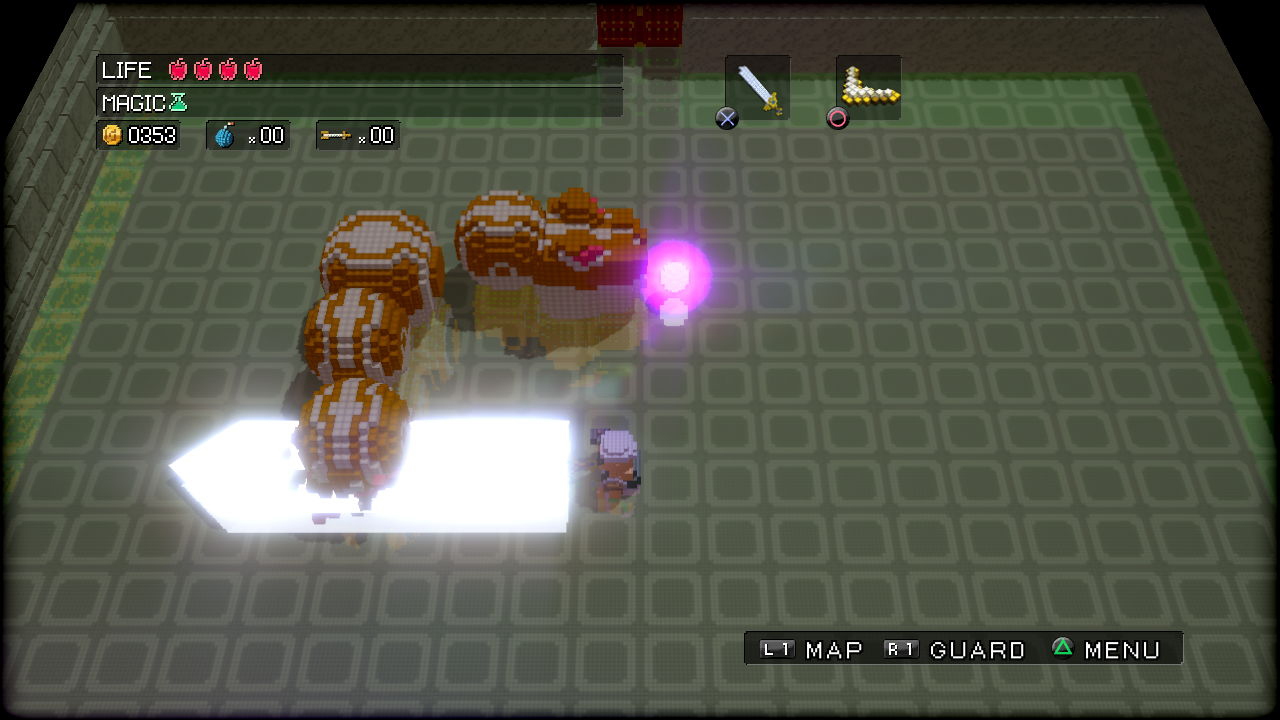The width and height of the screenshot is (1280, 720).
Task: Select the boomerang item slot
Action: click(x=868, y=88)
